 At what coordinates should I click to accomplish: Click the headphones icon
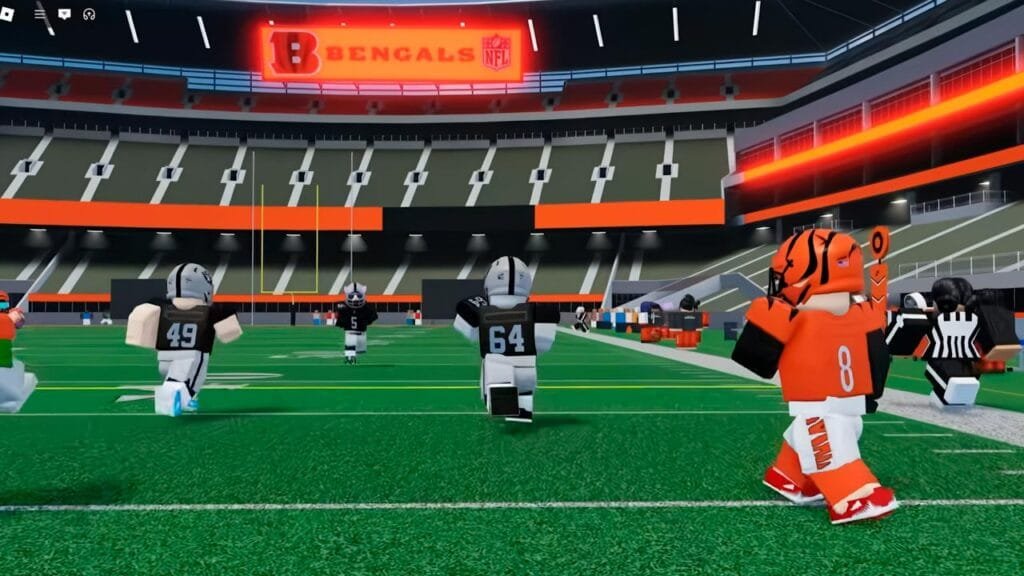(x=89, y=14)
